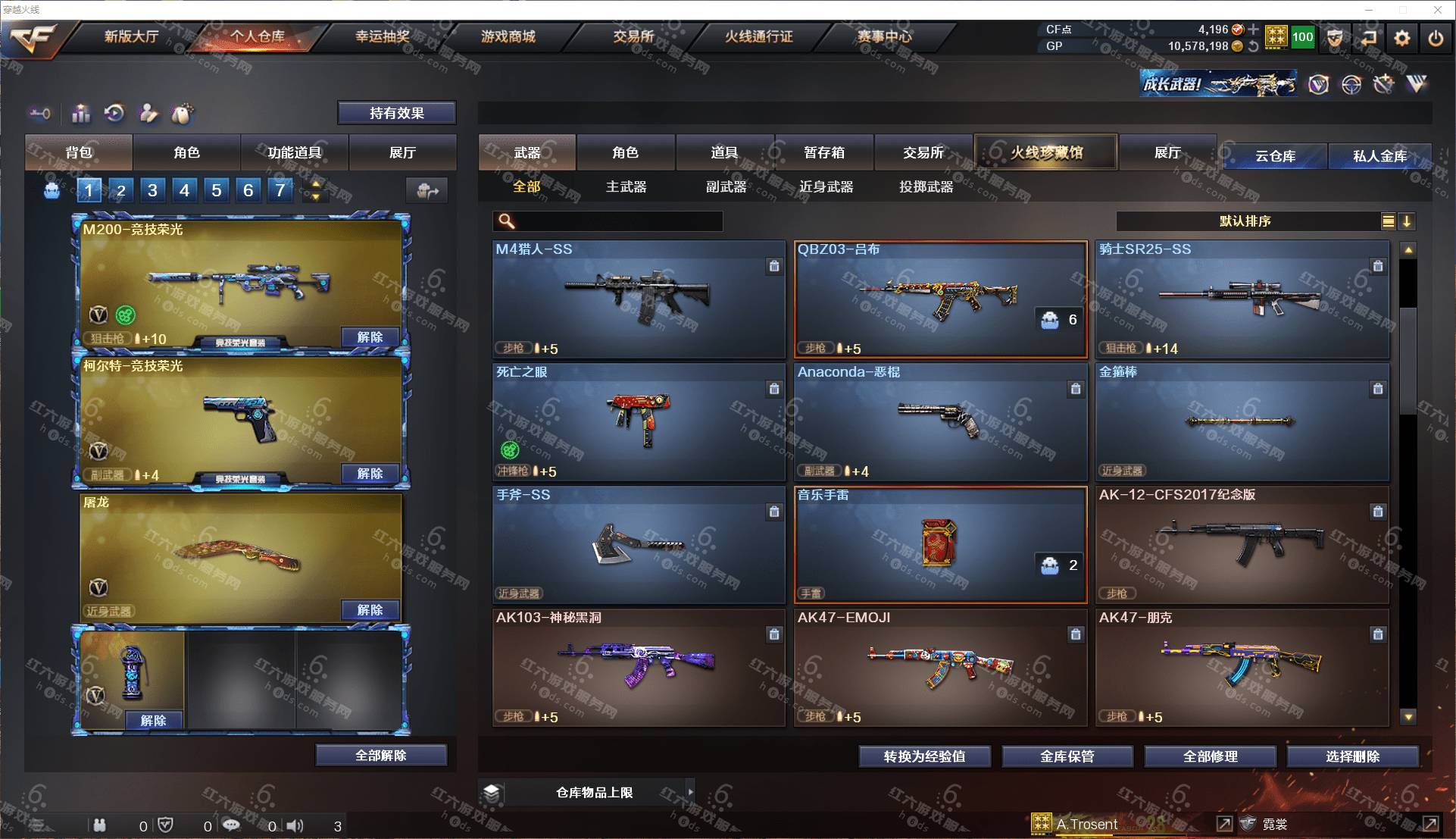This screenshot has width=1456, height=839.
Task: Pick the AK47-EMOJI rifle card
Action: point(939,667)
